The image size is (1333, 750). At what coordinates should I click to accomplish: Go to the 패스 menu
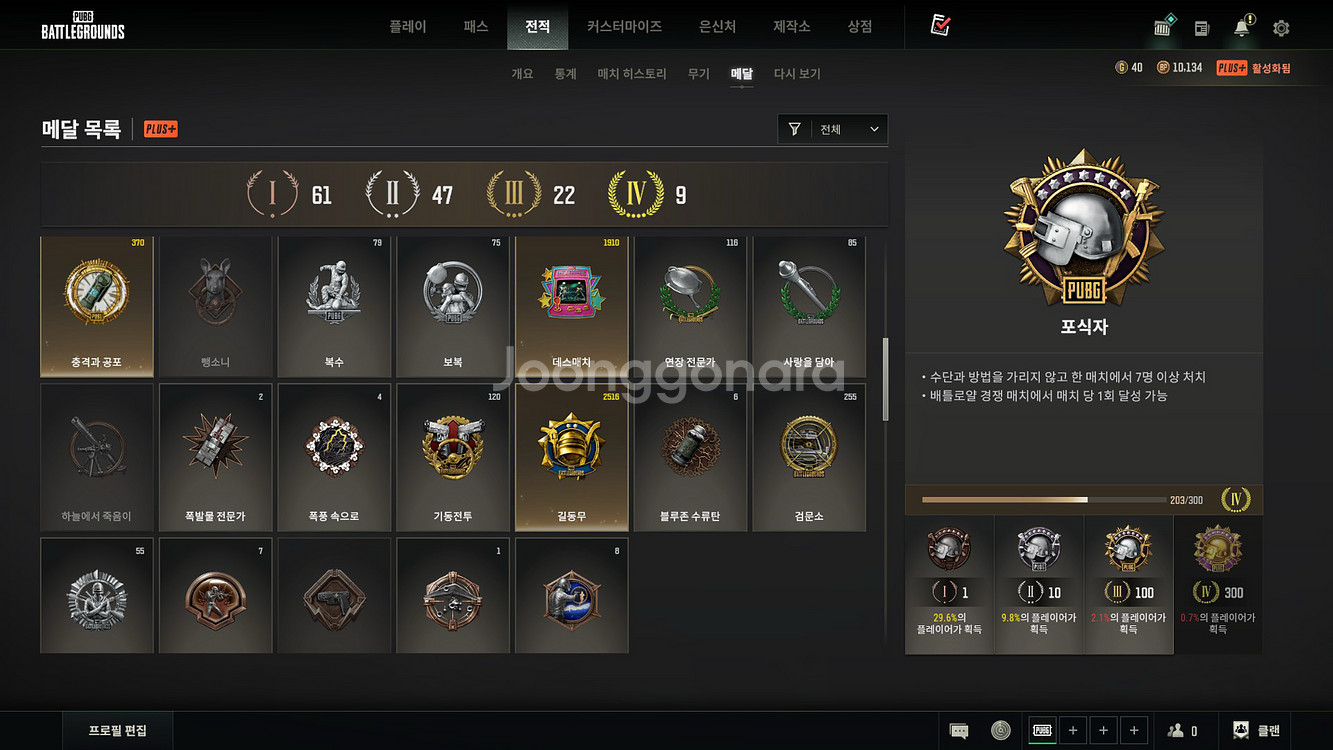[x=476, y=27]
